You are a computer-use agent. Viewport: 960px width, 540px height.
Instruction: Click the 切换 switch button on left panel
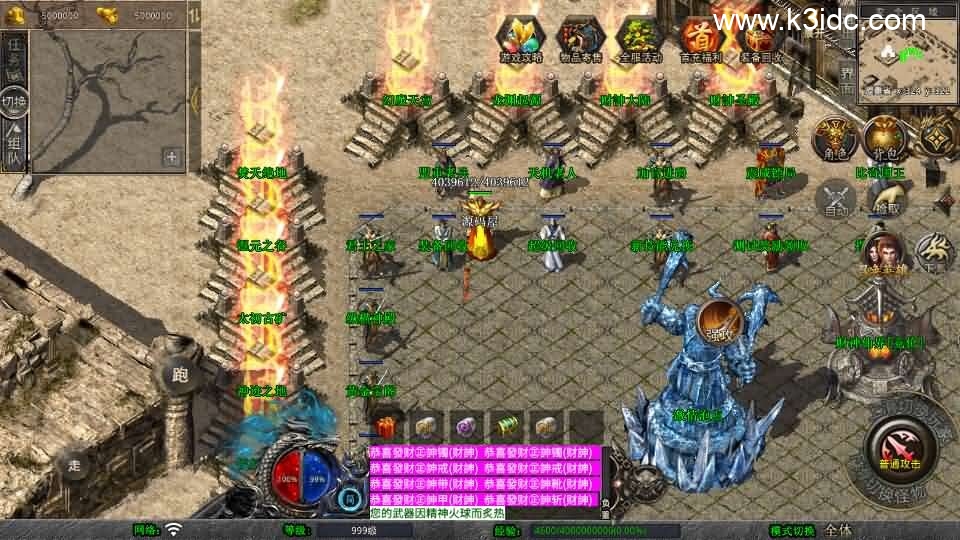pos(14,101)
